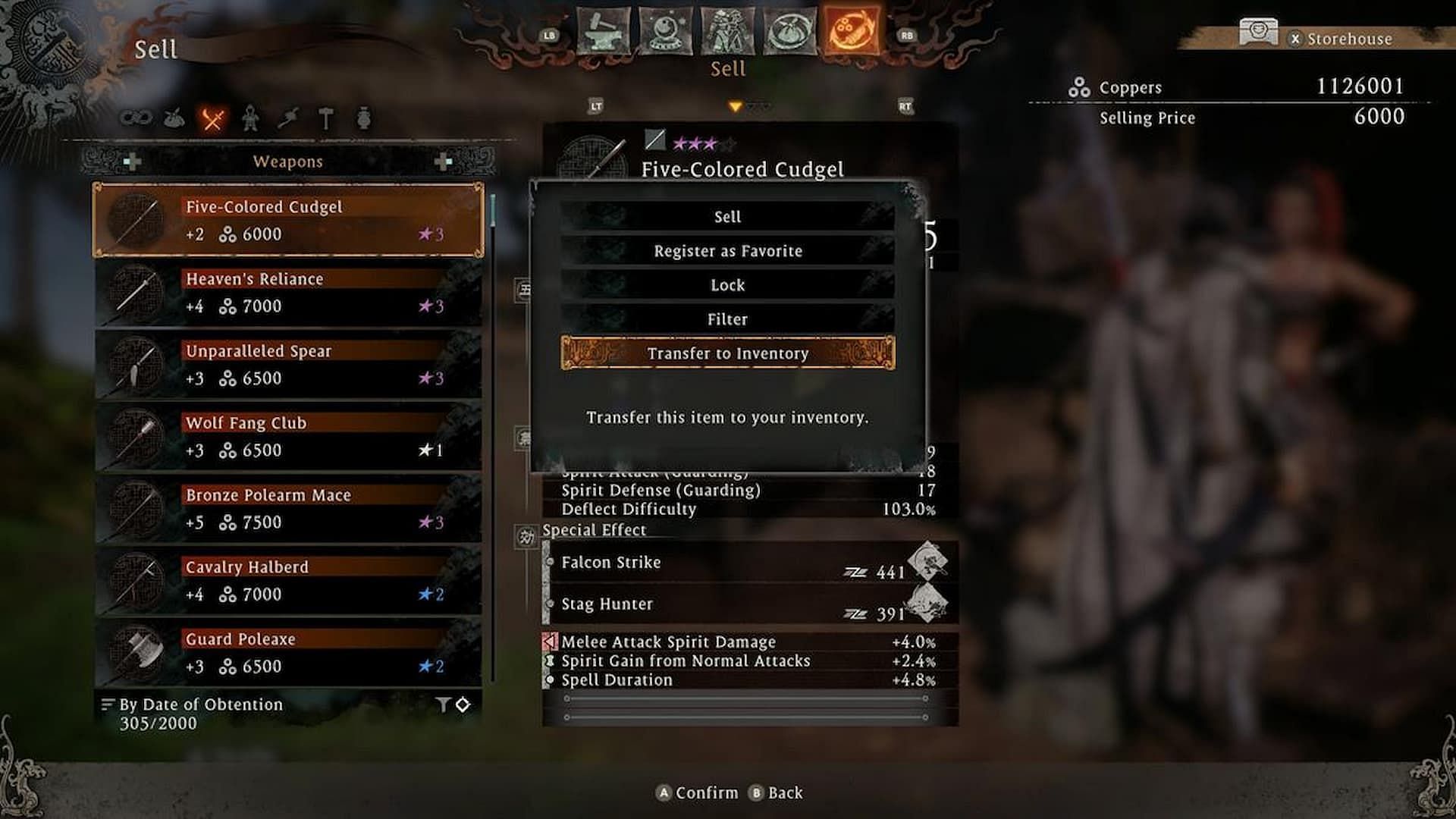Choose Sell in the popup menu

(x=727, y=217)
